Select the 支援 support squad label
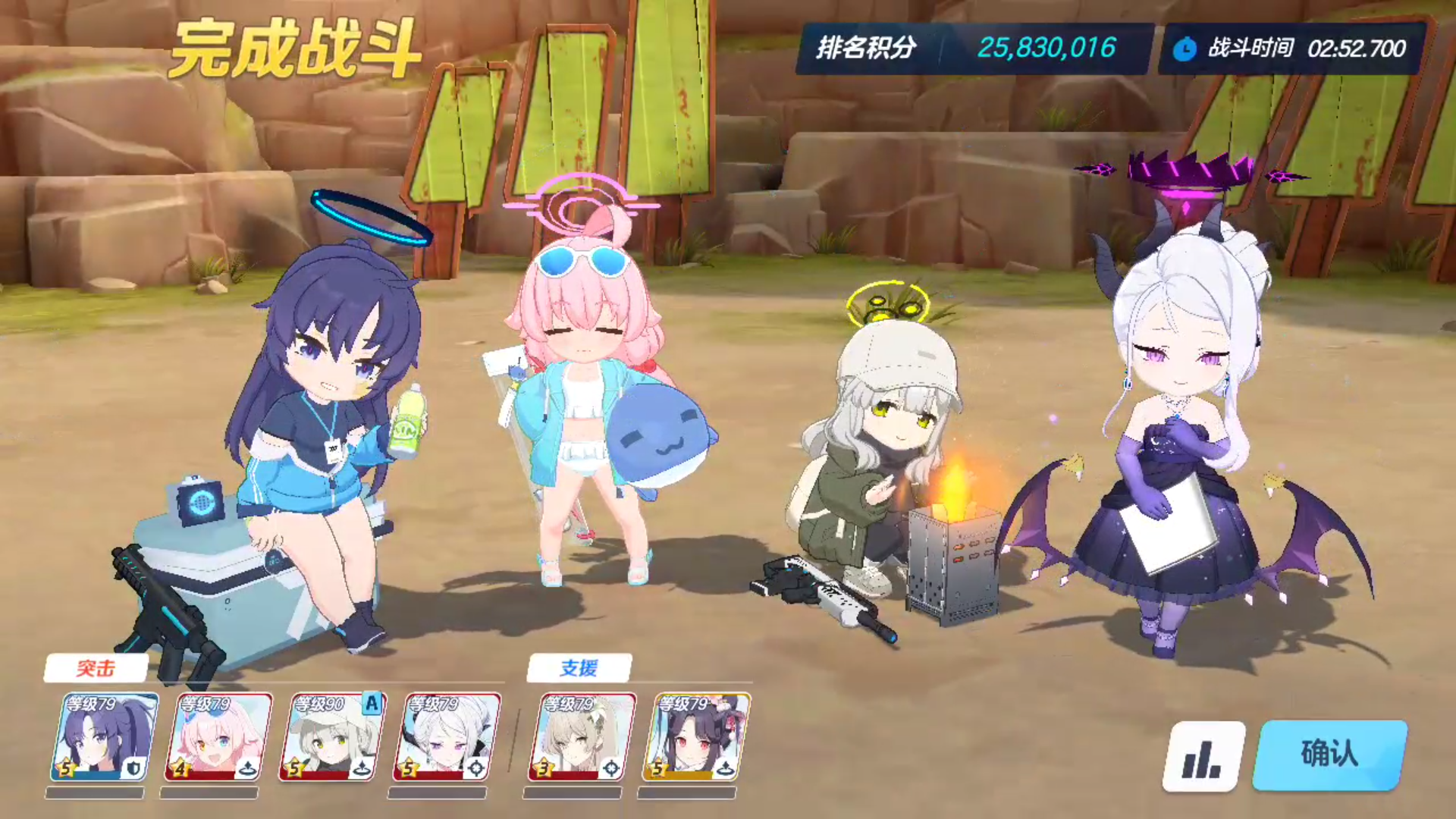This screenshot has width=1456, height=819. click(580, 668)
